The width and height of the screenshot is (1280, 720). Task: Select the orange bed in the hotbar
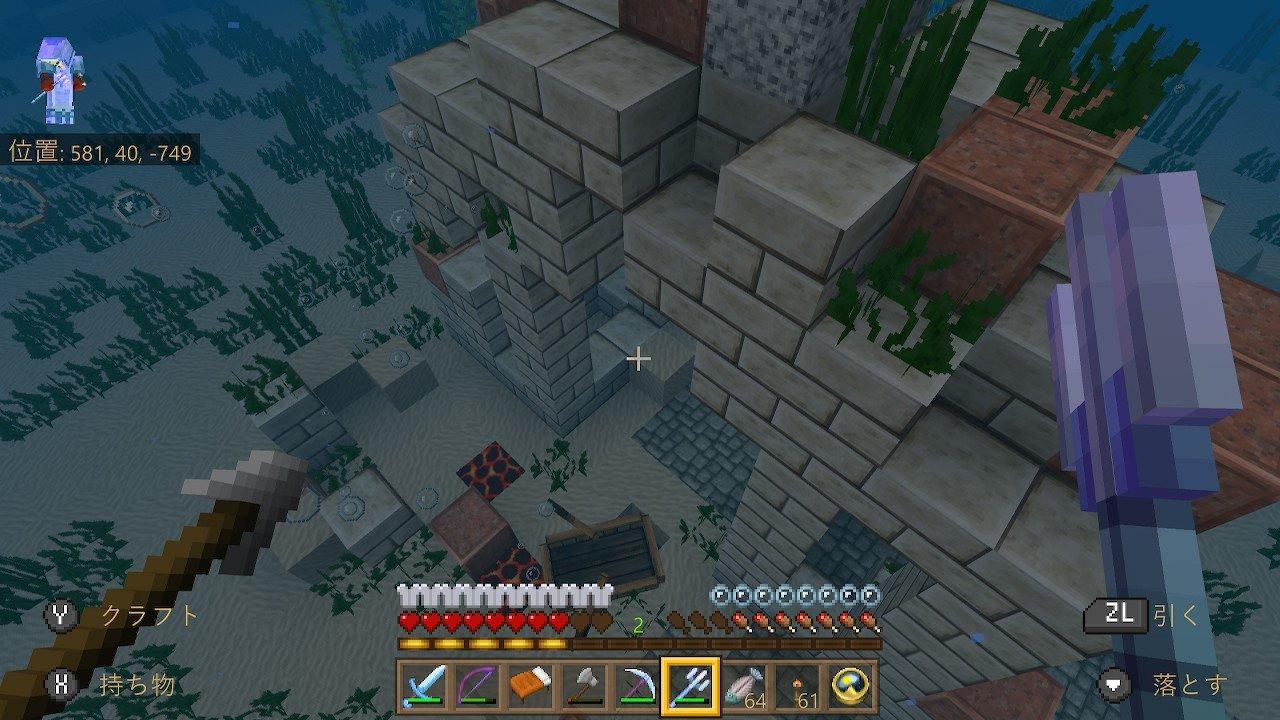point(530,686)
